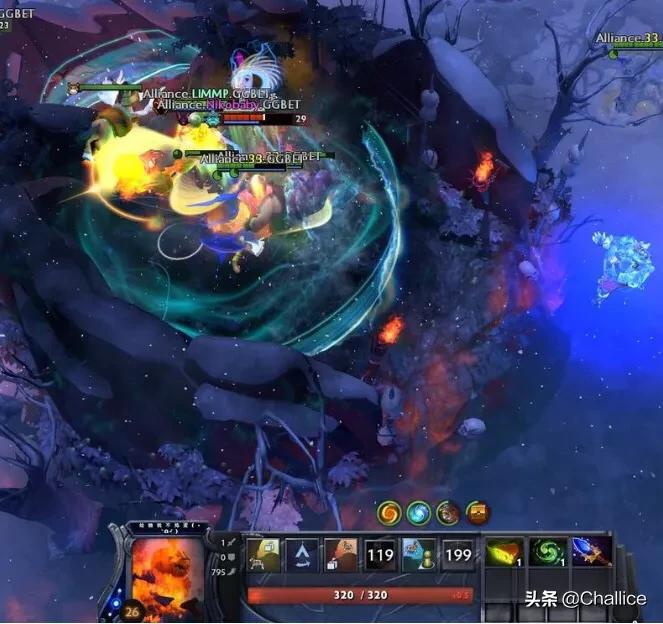Activate the blue upward-arrow ability
663x624 pixels.
(x=301, y=553)
